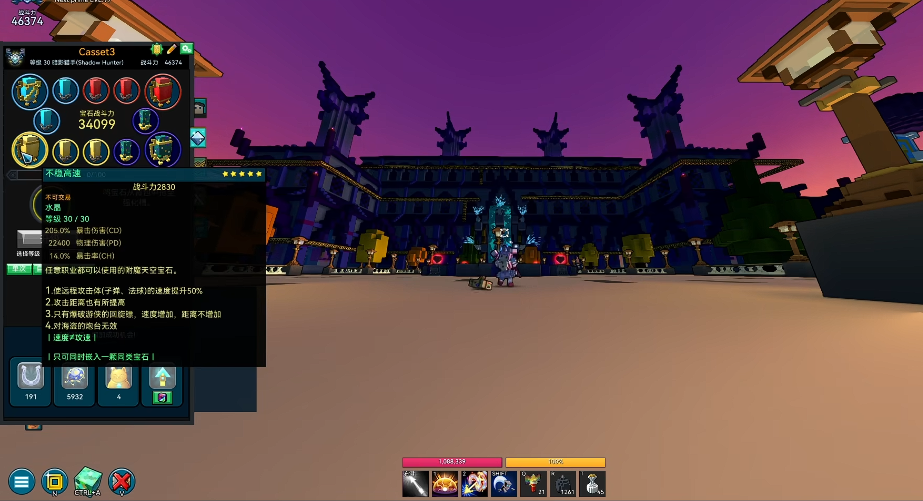Open the green gears settings button

[186, 49]
